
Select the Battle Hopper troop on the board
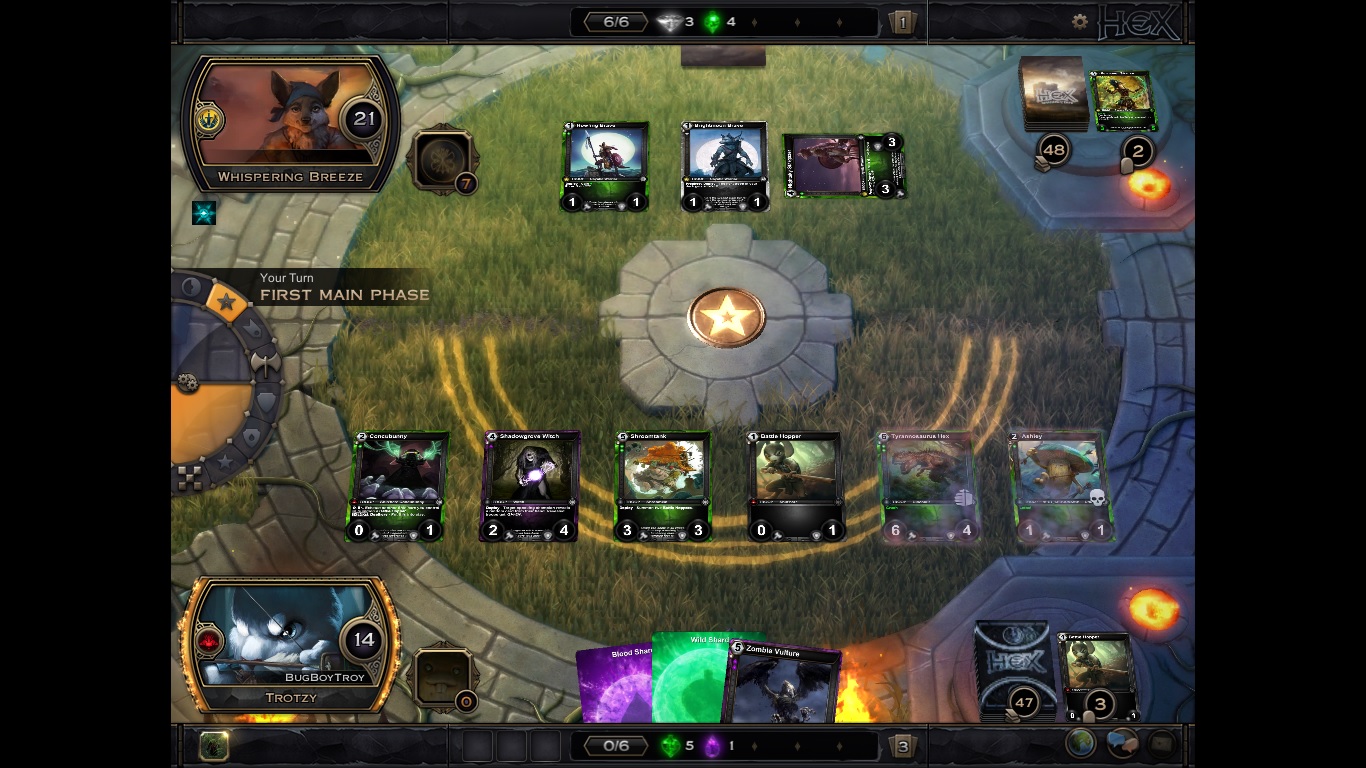click(x=795, y=486)
